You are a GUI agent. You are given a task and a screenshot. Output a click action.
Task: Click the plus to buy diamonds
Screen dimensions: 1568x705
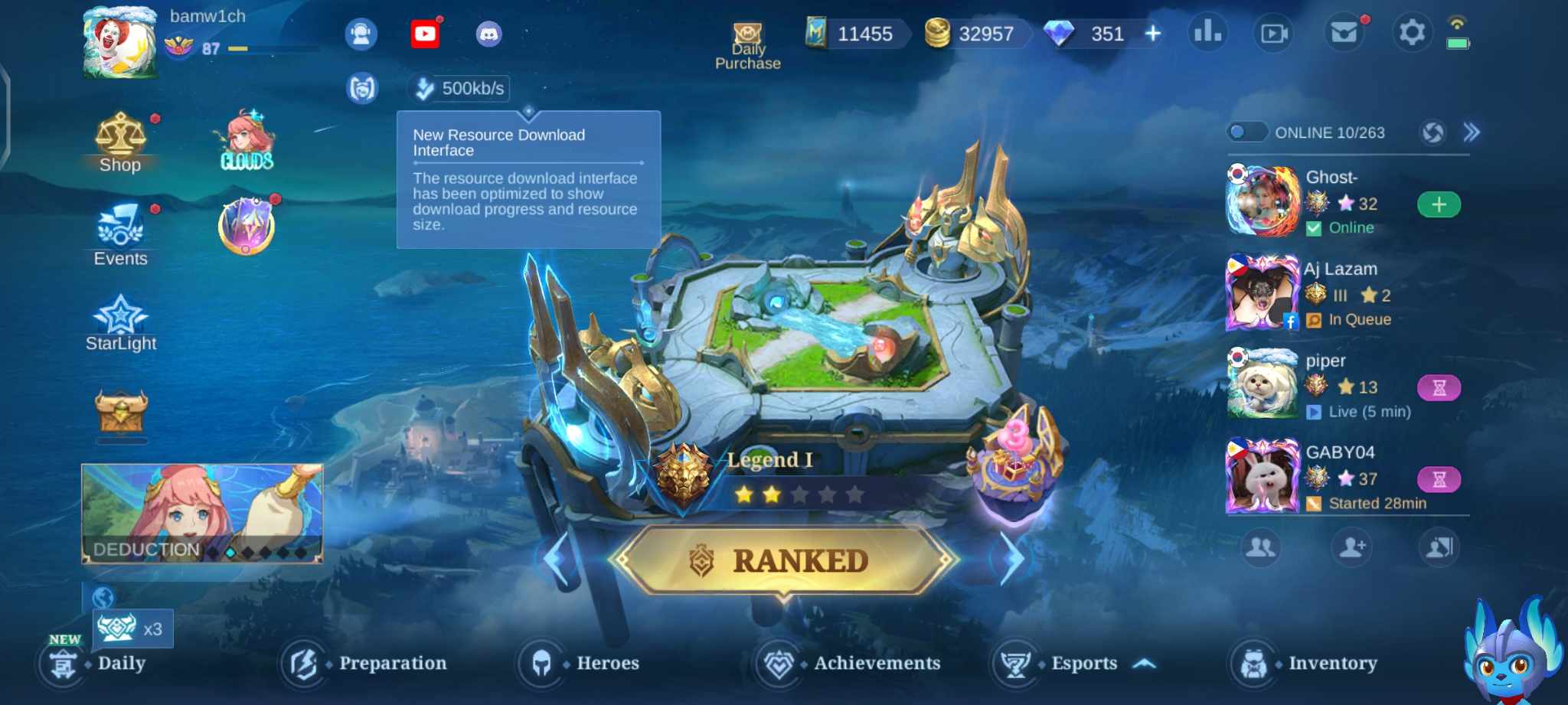[x=1153, y=34]
